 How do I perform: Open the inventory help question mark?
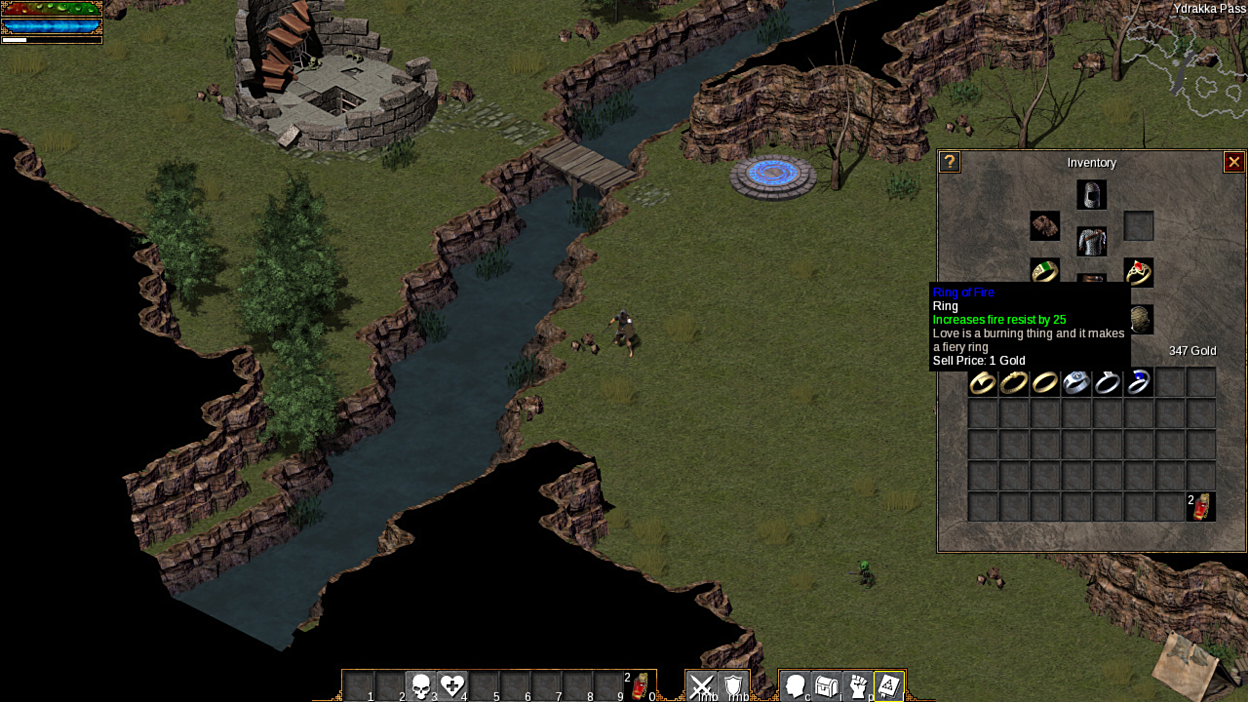(950, 162)
